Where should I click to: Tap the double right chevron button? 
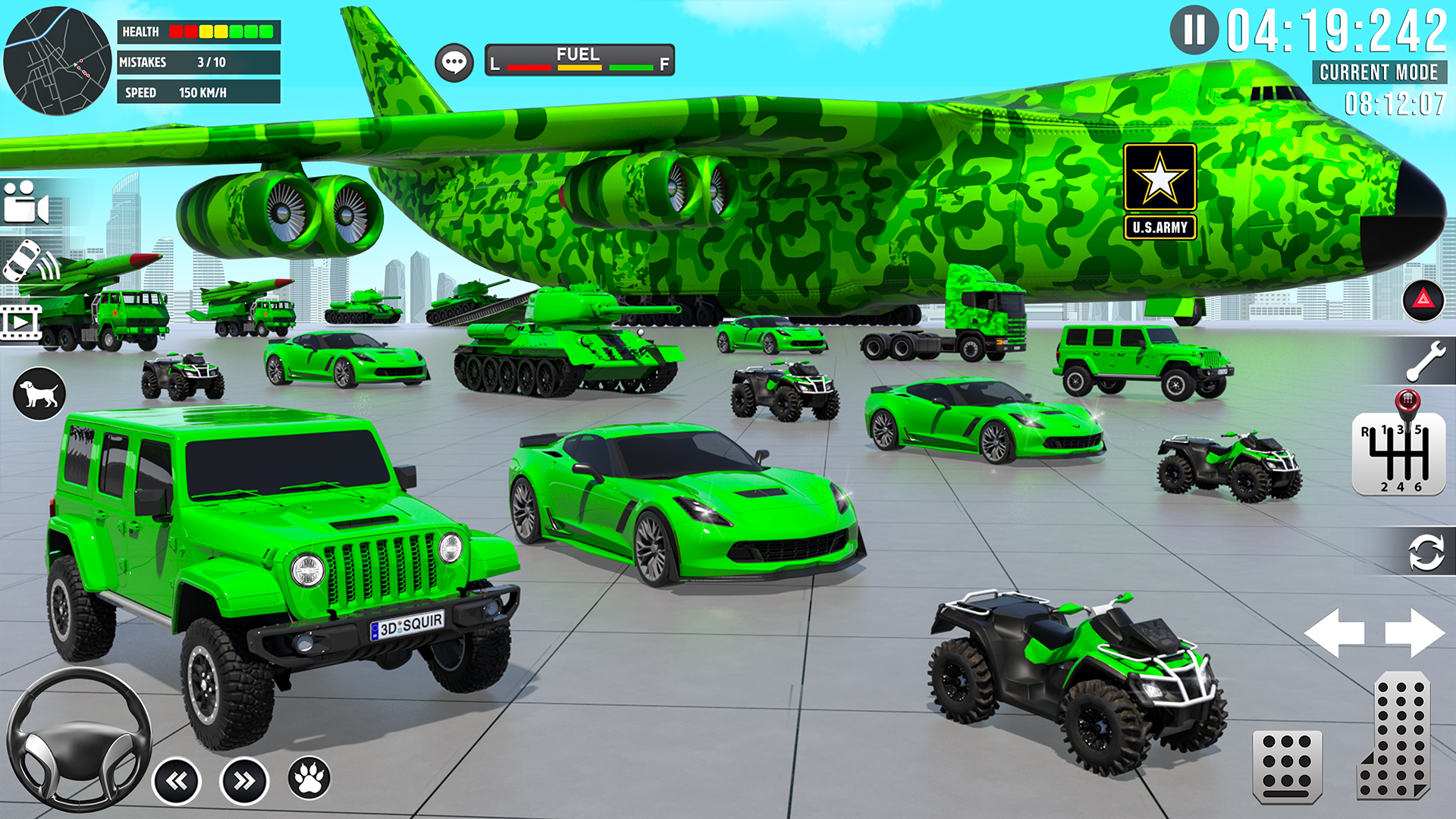(244, 781)
